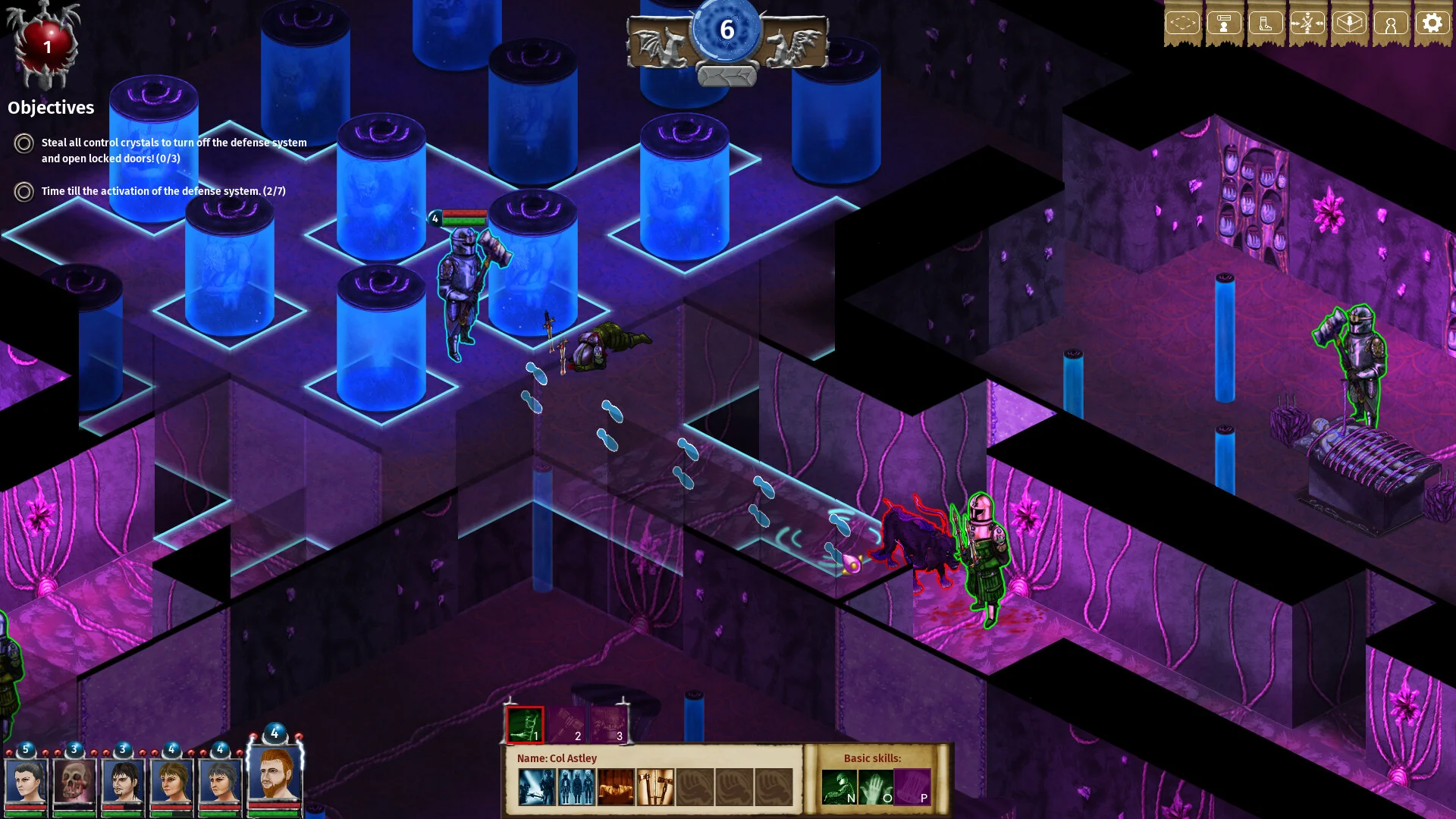Activate the three blue soldiers skill
Viewport: 1456px width, 819px height.
click(x=576, y=787)
